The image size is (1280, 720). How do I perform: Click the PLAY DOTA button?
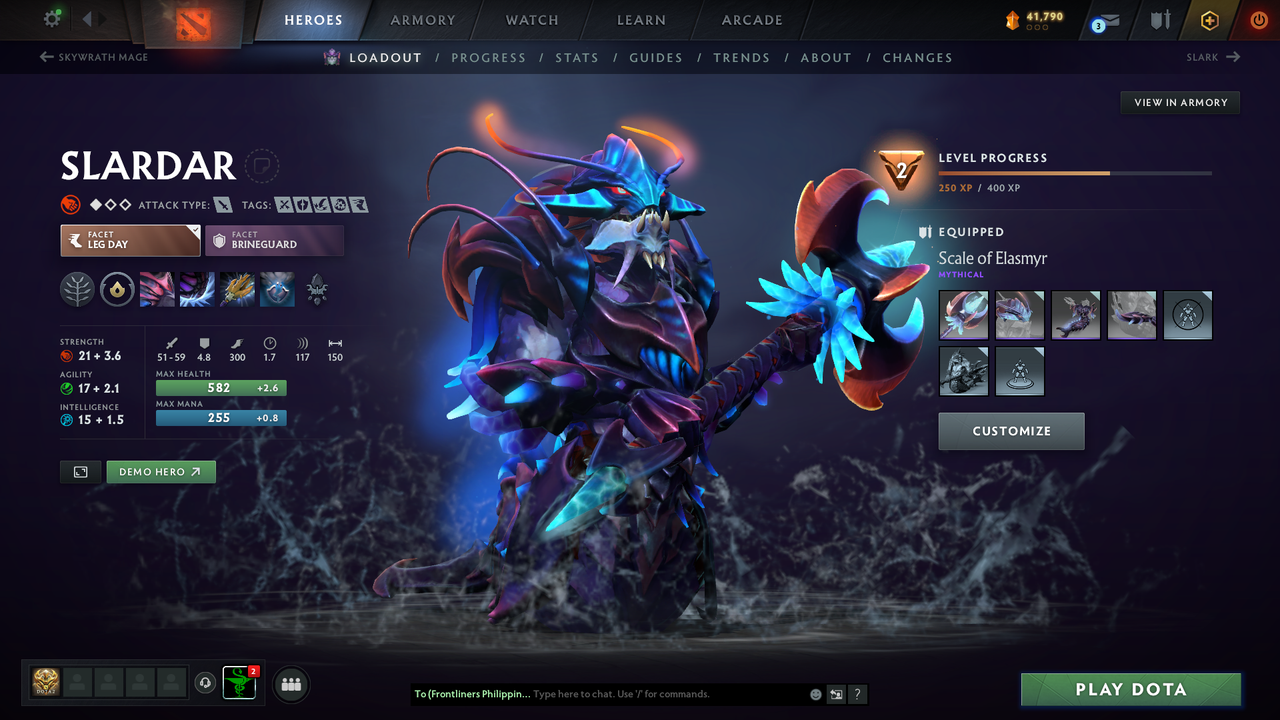tap(1130, 689)
